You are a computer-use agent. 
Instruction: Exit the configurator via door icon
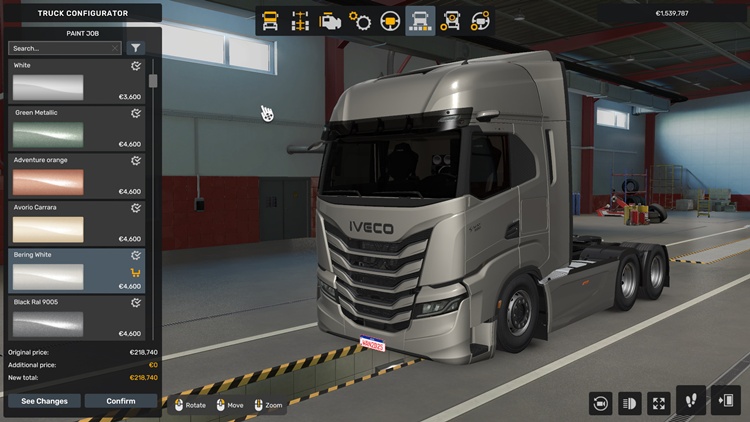point(725,401)
